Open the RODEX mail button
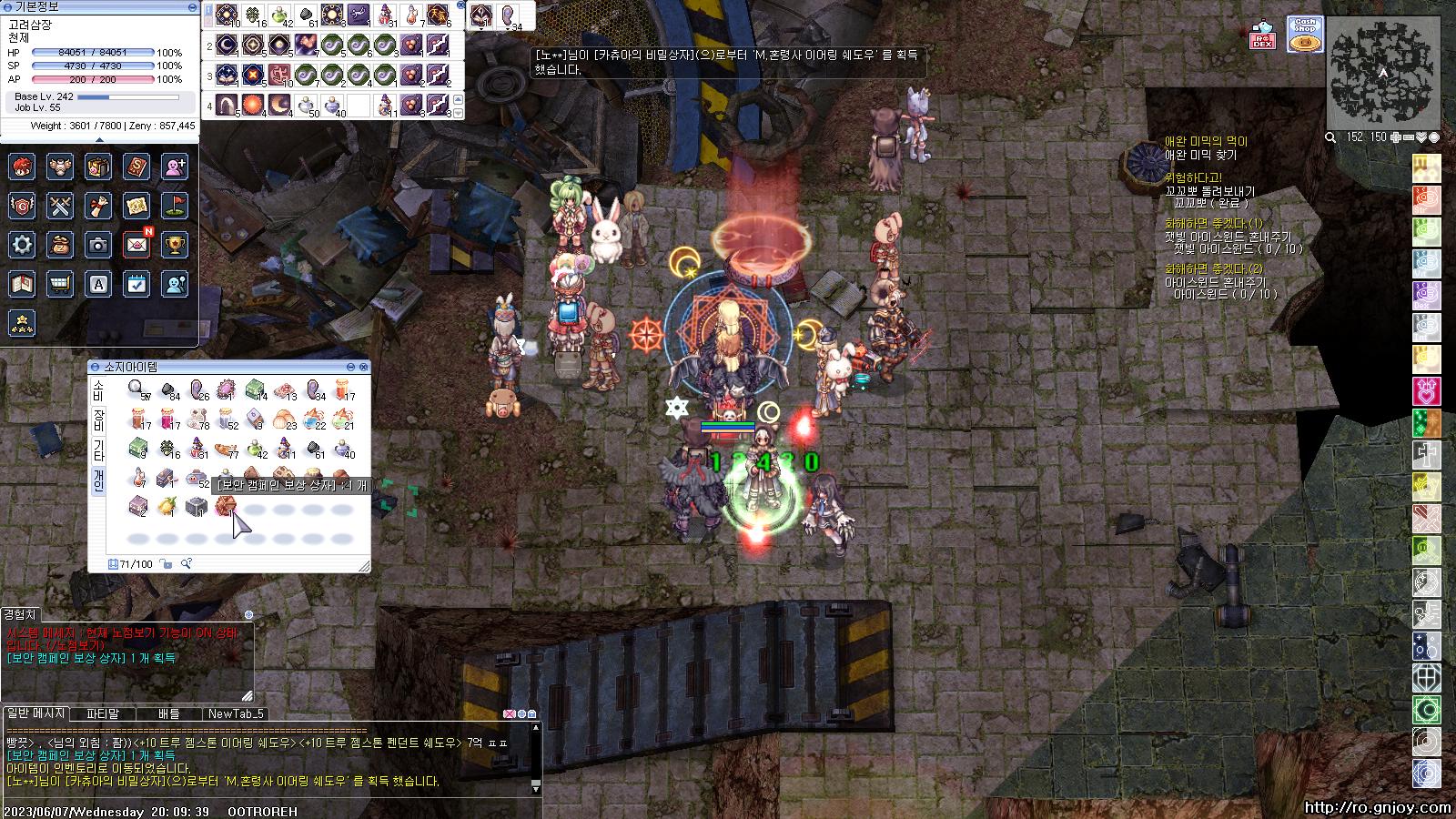The image size is (1456, 819). click(1261, 34)
